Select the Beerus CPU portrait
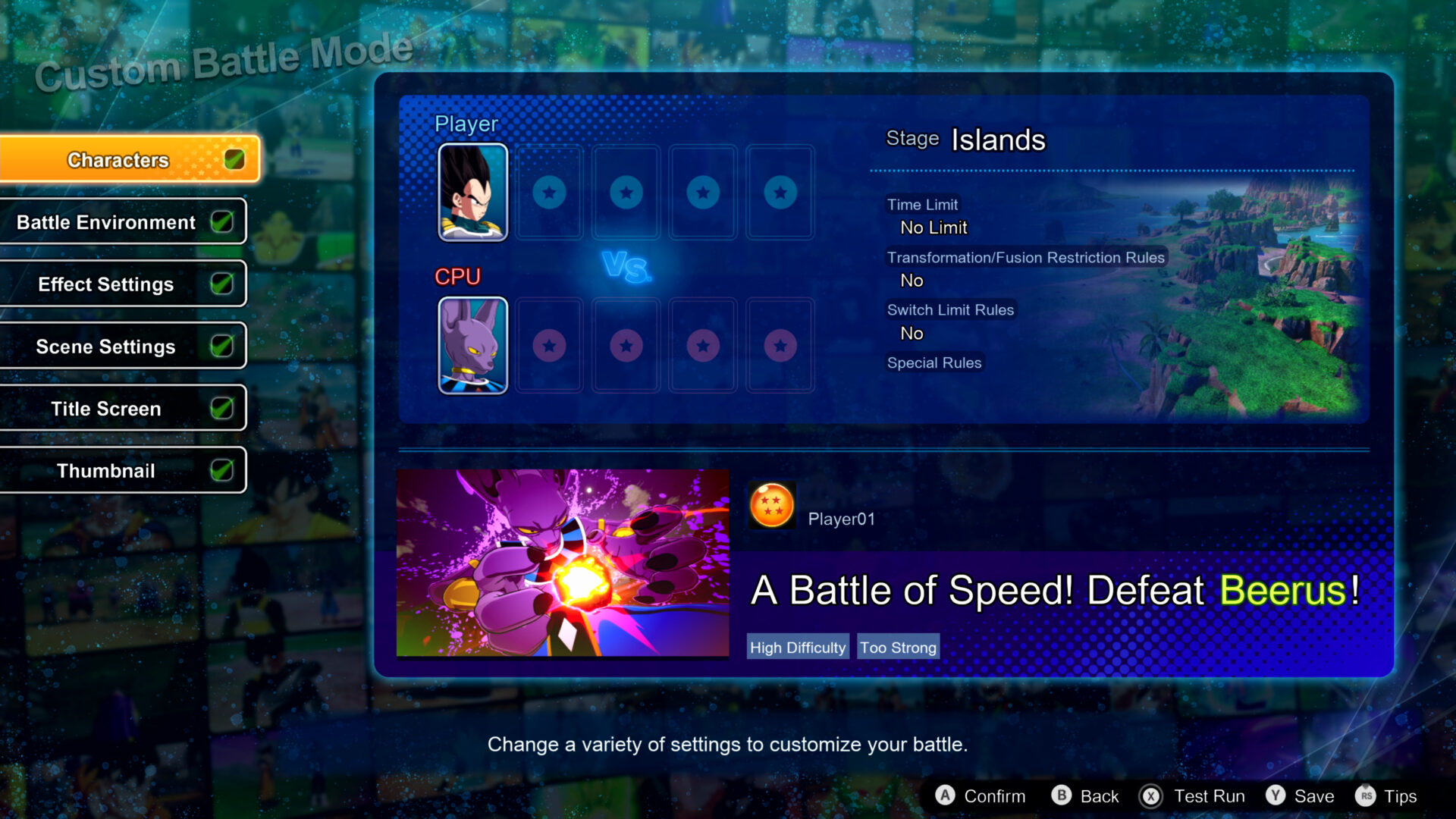Viewport: 1456px width, 819px height. (472, 346)
